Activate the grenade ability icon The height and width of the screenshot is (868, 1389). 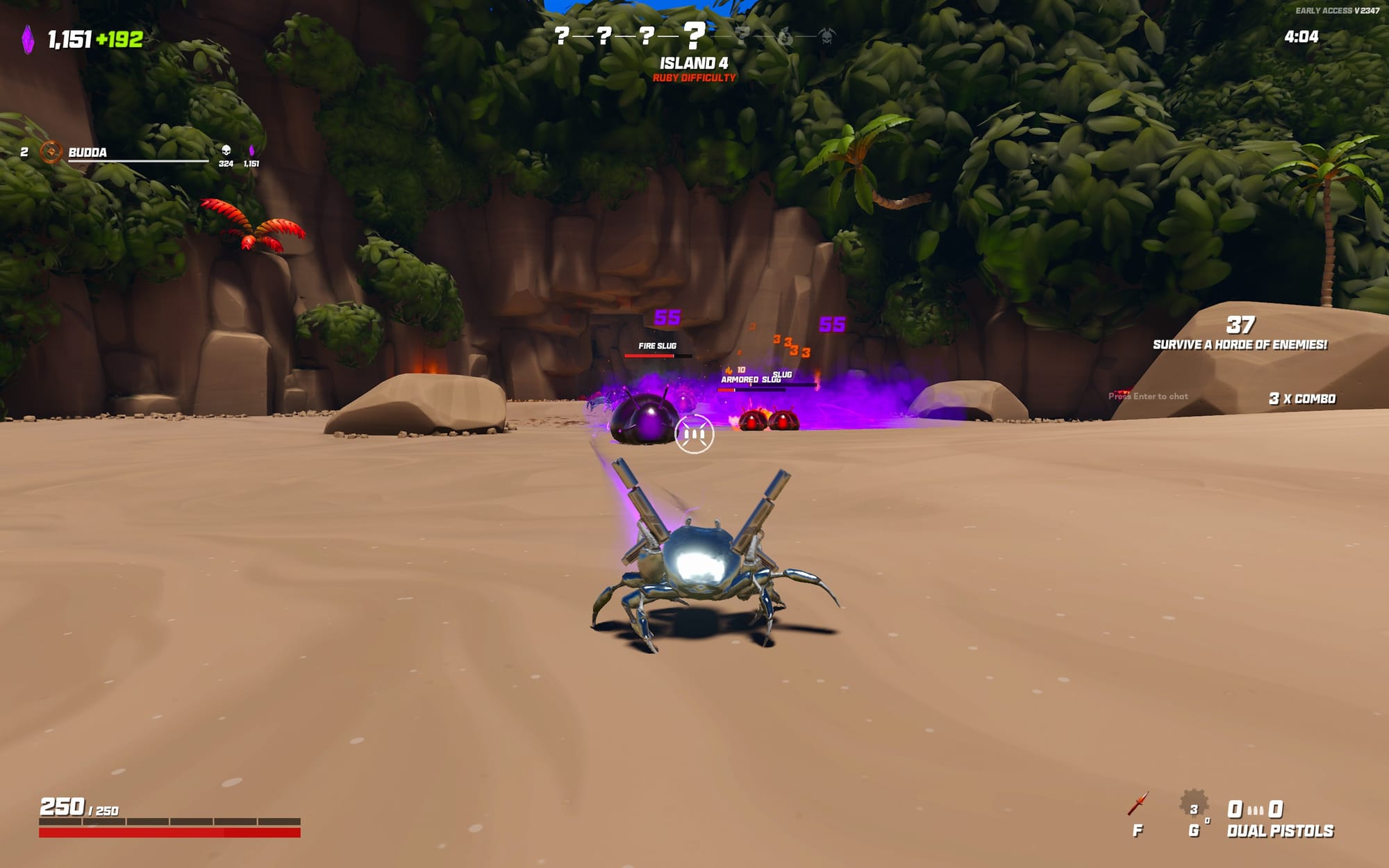[1193, 806]
